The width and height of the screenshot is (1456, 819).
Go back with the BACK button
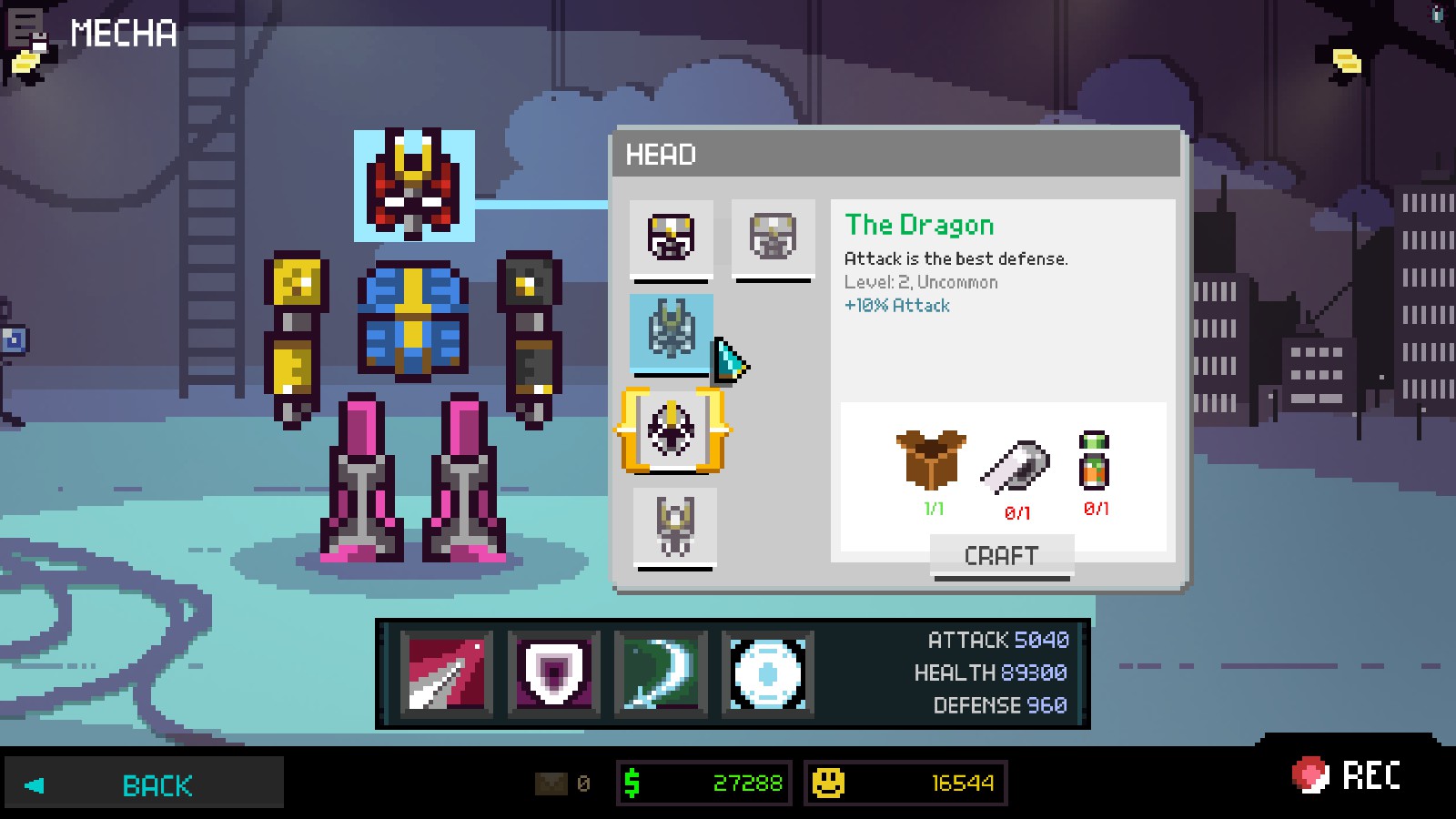click(x=144, y=784)
